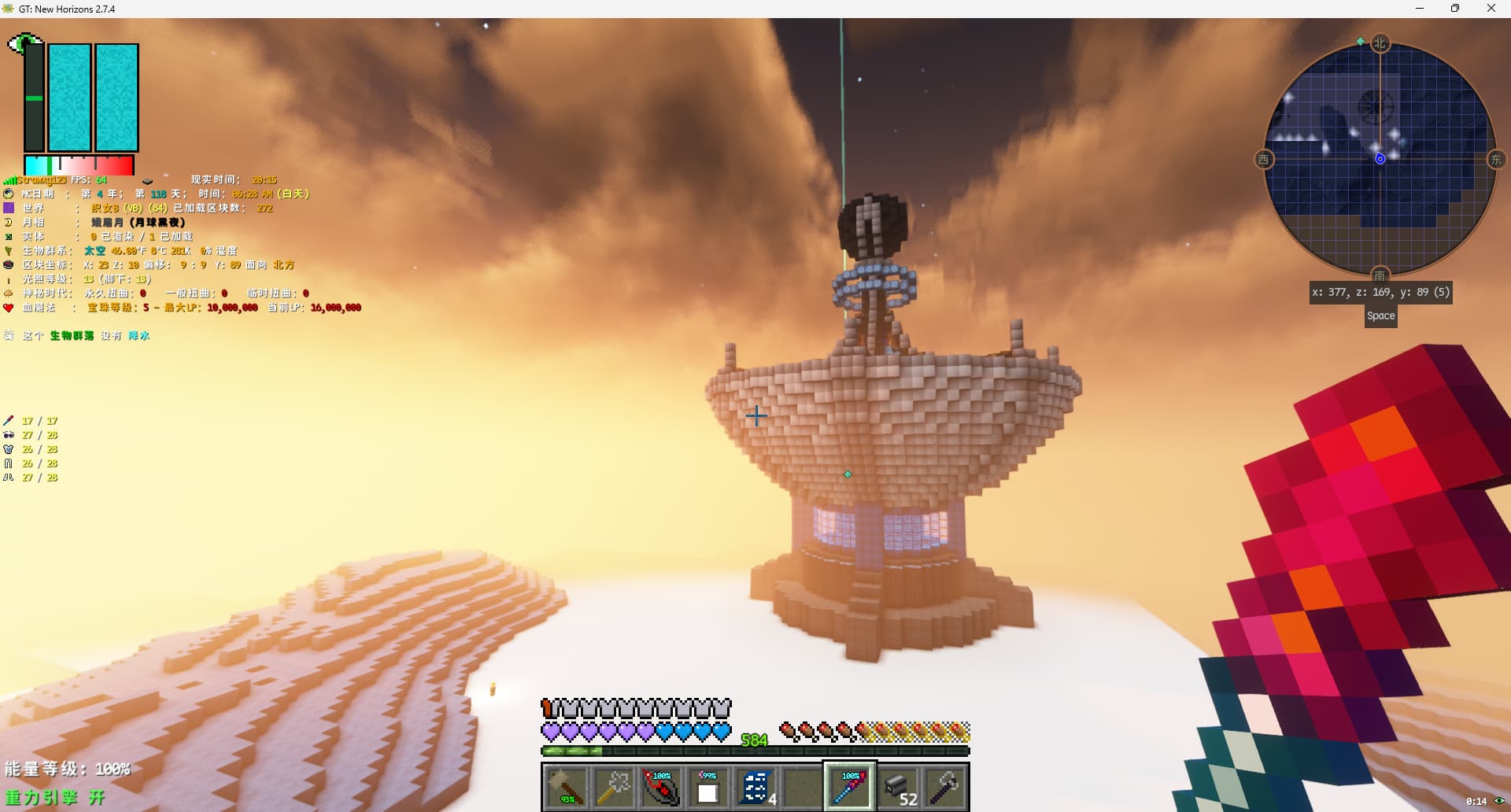This screenshot has width=1511, height=812.
Task: Select the highlighted blue and magenta wand slot
Action: [850, 786]
